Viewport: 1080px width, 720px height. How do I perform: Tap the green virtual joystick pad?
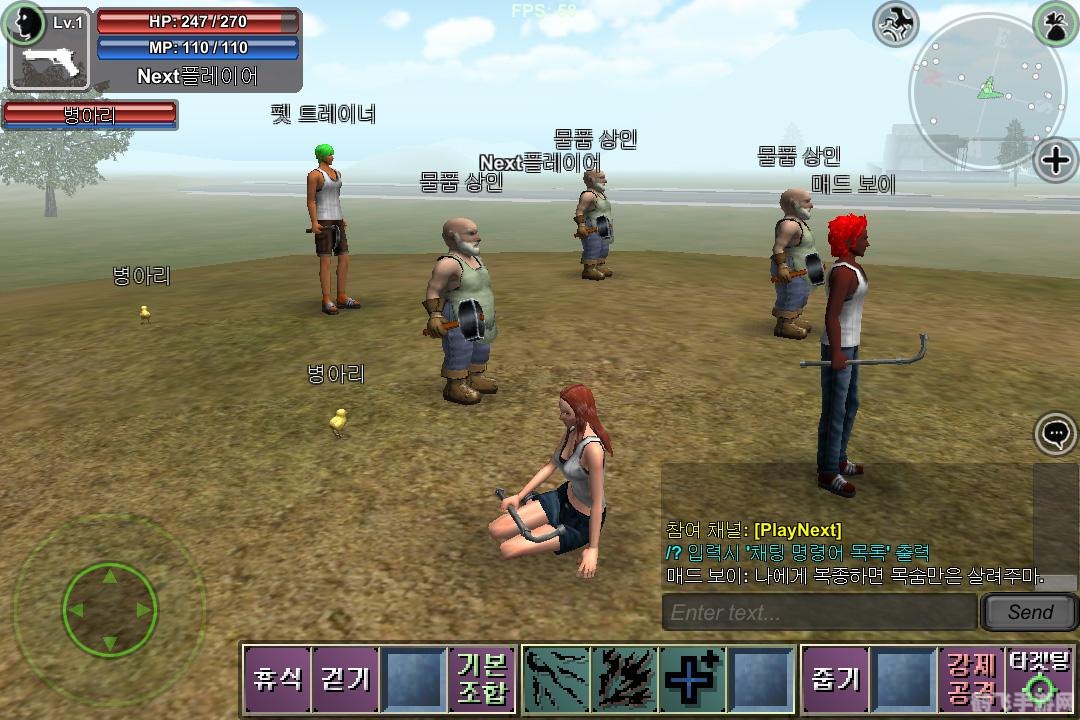(109, 607)
